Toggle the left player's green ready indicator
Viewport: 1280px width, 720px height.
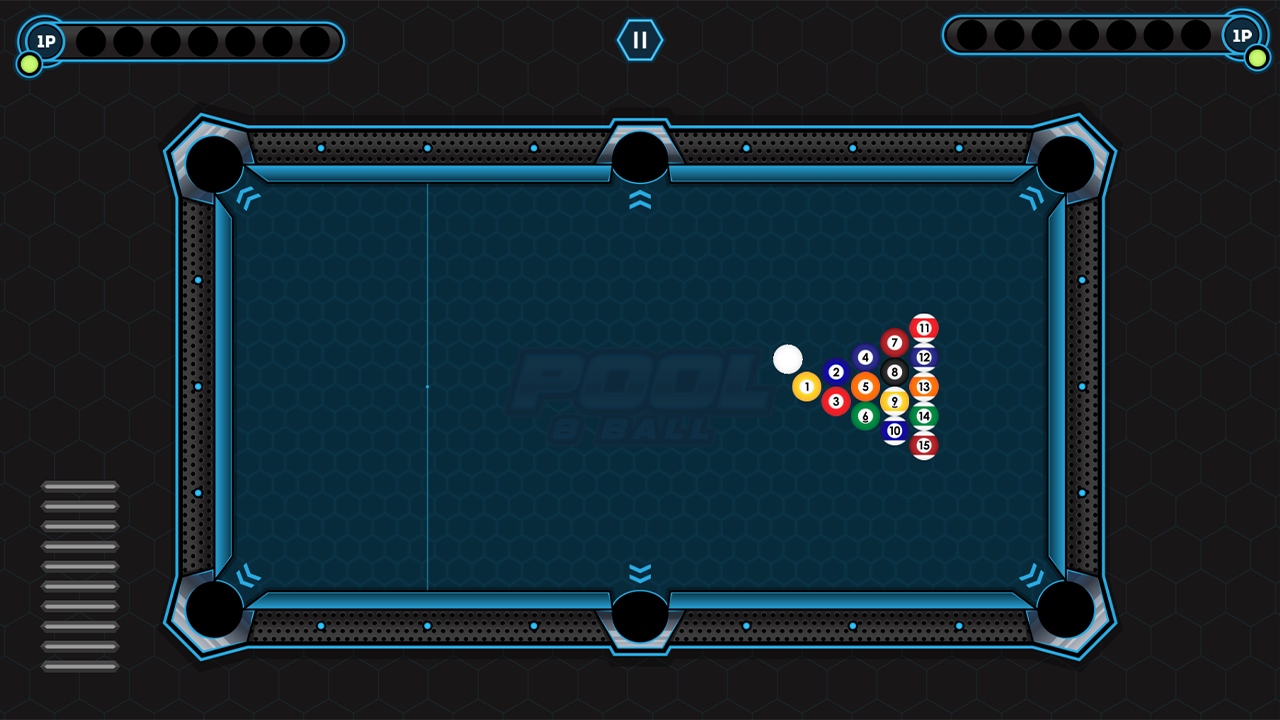(29, 64)
